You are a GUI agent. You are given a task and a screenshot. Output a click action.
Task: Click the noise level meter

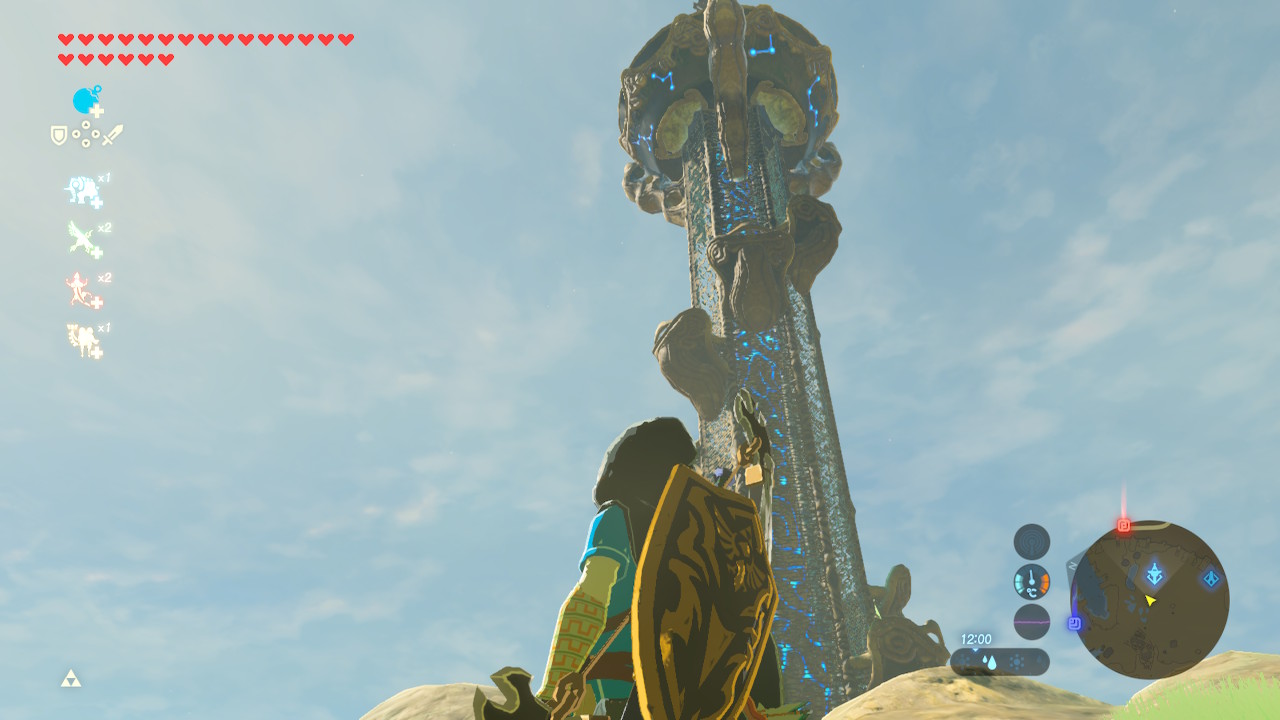tap(1032, 622)
